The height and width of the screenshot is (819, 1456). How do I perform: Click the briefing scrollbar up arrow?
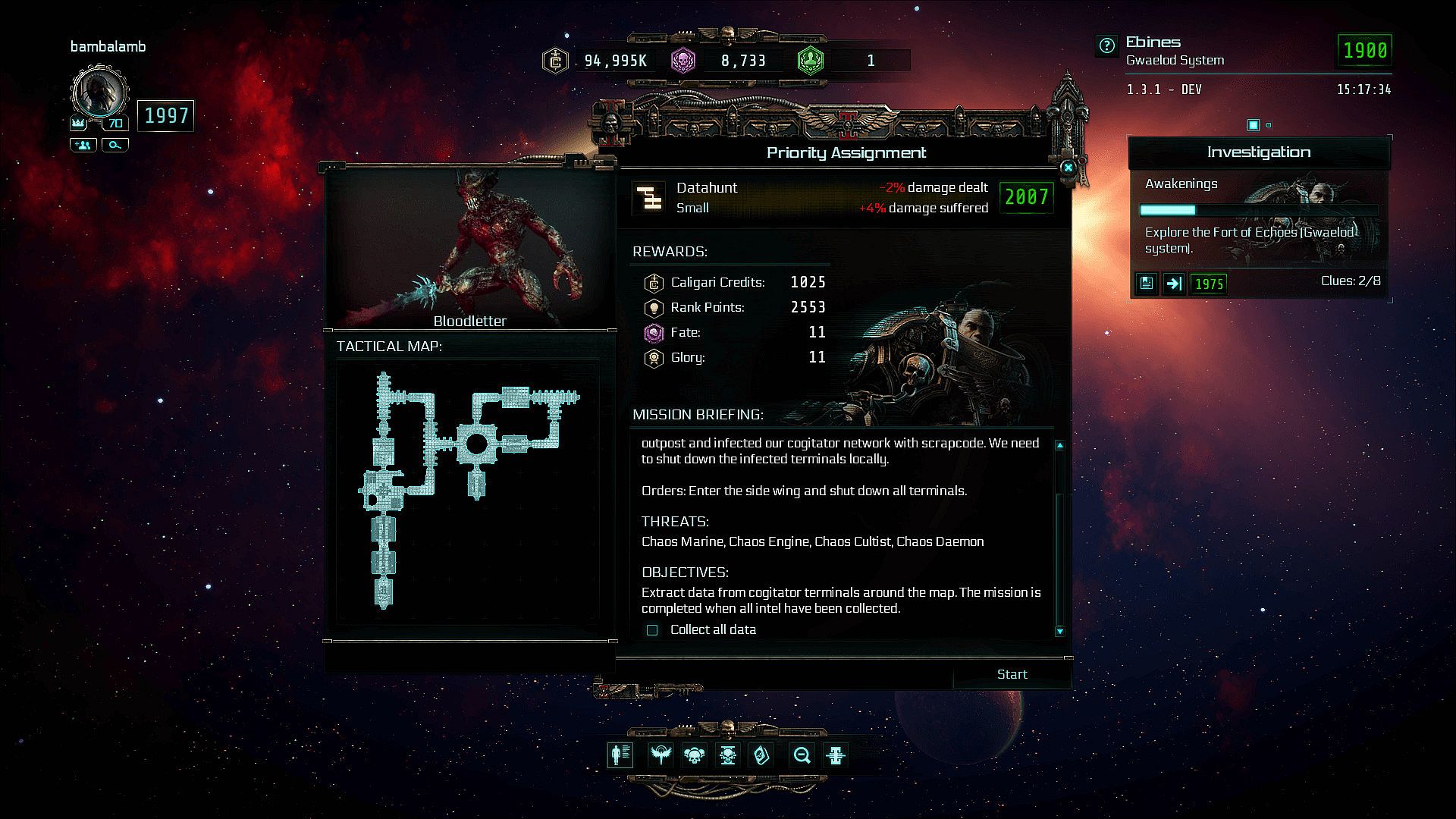click(x=1059, y=445)
